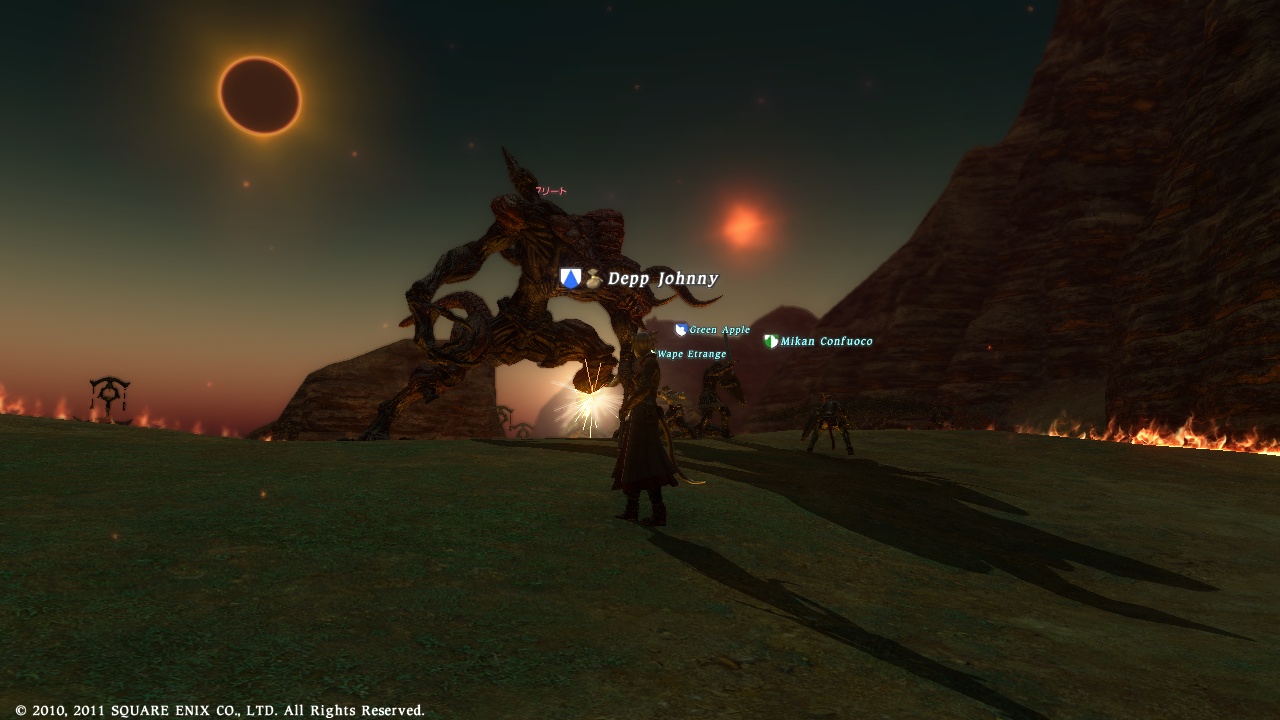Choose the Mikan Confuoco nameplate

pos(825,342)
